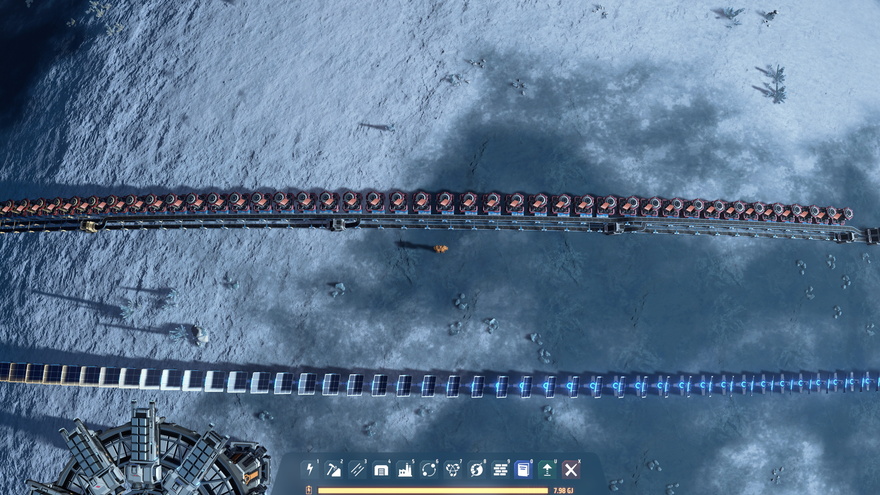Choose the storage building category
The image size is (880, 495).
tap(381, 469)
